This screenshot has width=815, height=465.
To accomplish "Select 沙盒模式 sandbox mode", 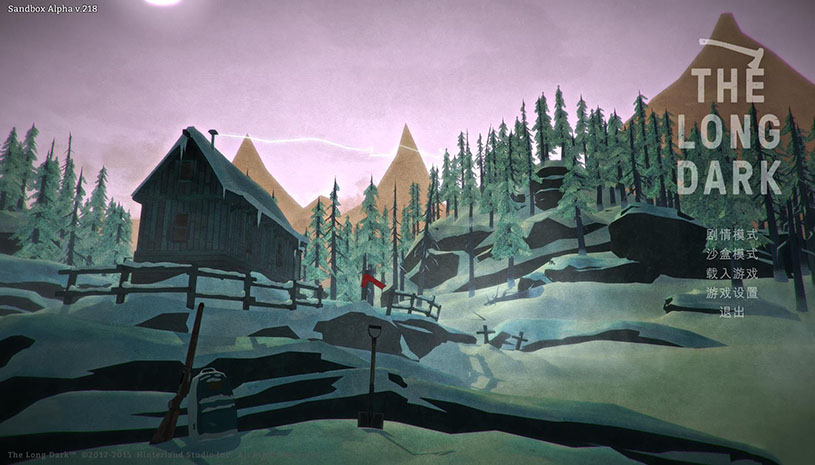I will tap(731, 254).
